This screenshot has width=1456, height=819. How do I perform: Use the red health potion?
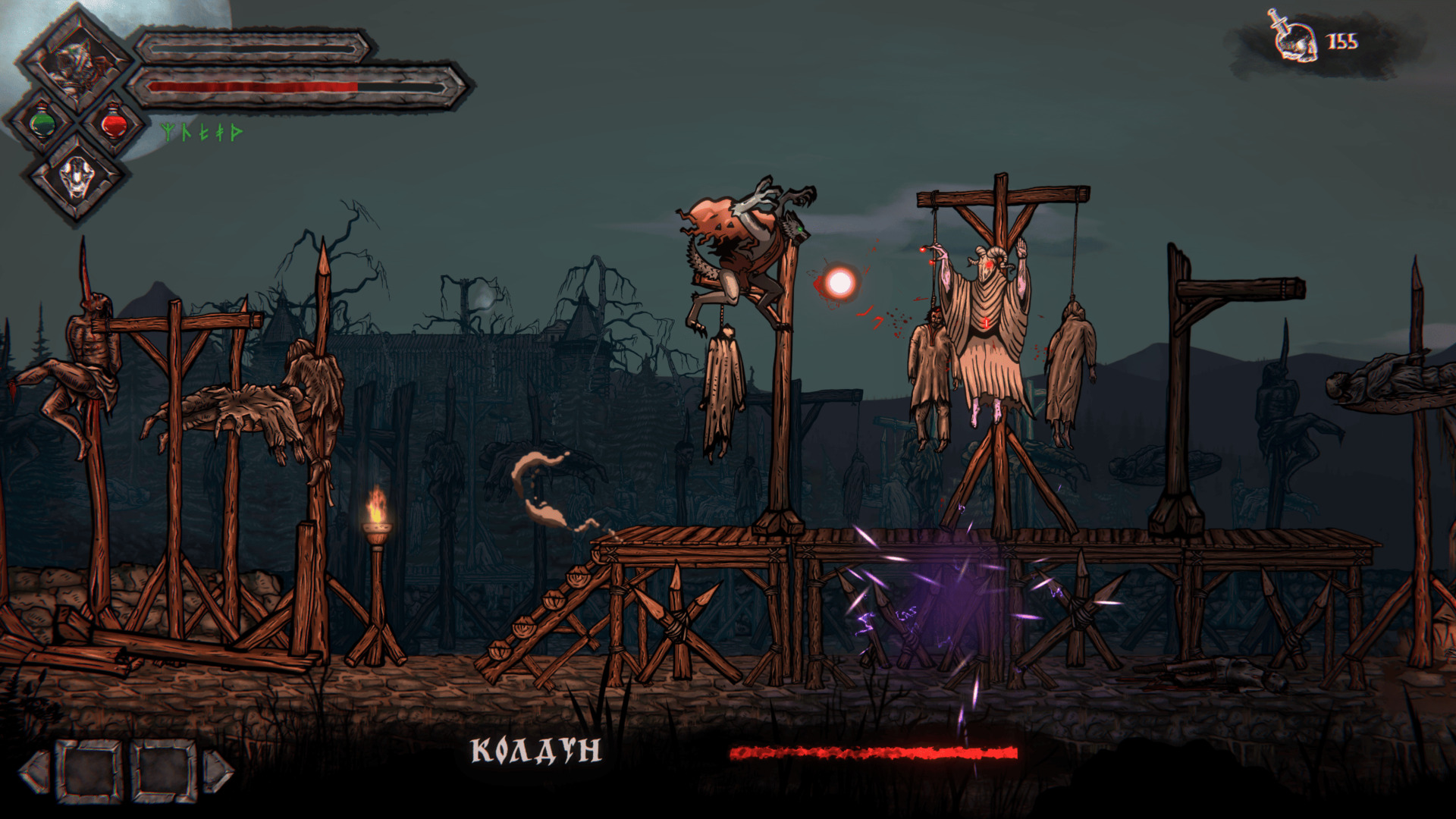pyautogui.click(x=114, y=123)
